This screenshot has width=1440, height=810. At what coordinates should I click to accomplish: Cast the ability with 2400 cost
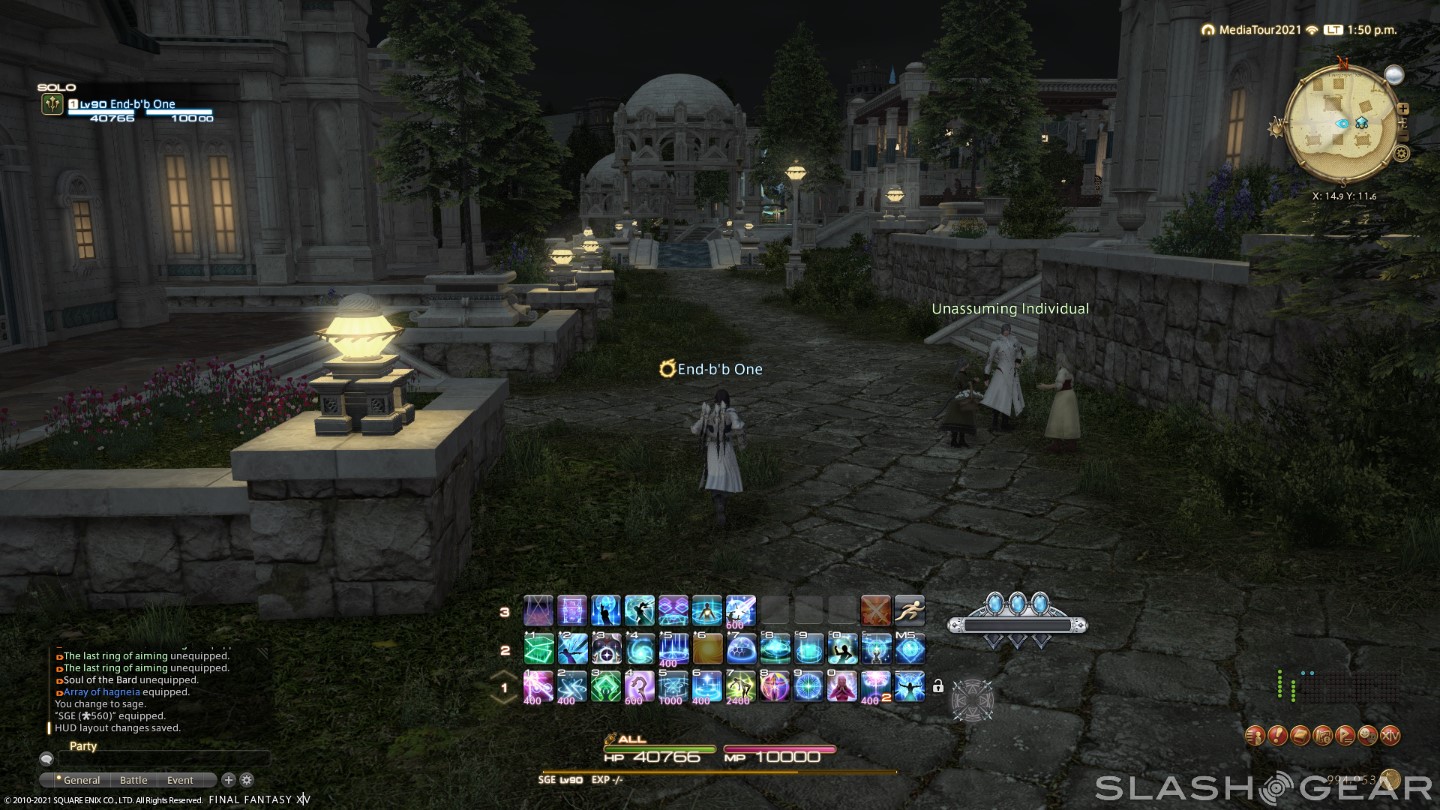[742, 686]
